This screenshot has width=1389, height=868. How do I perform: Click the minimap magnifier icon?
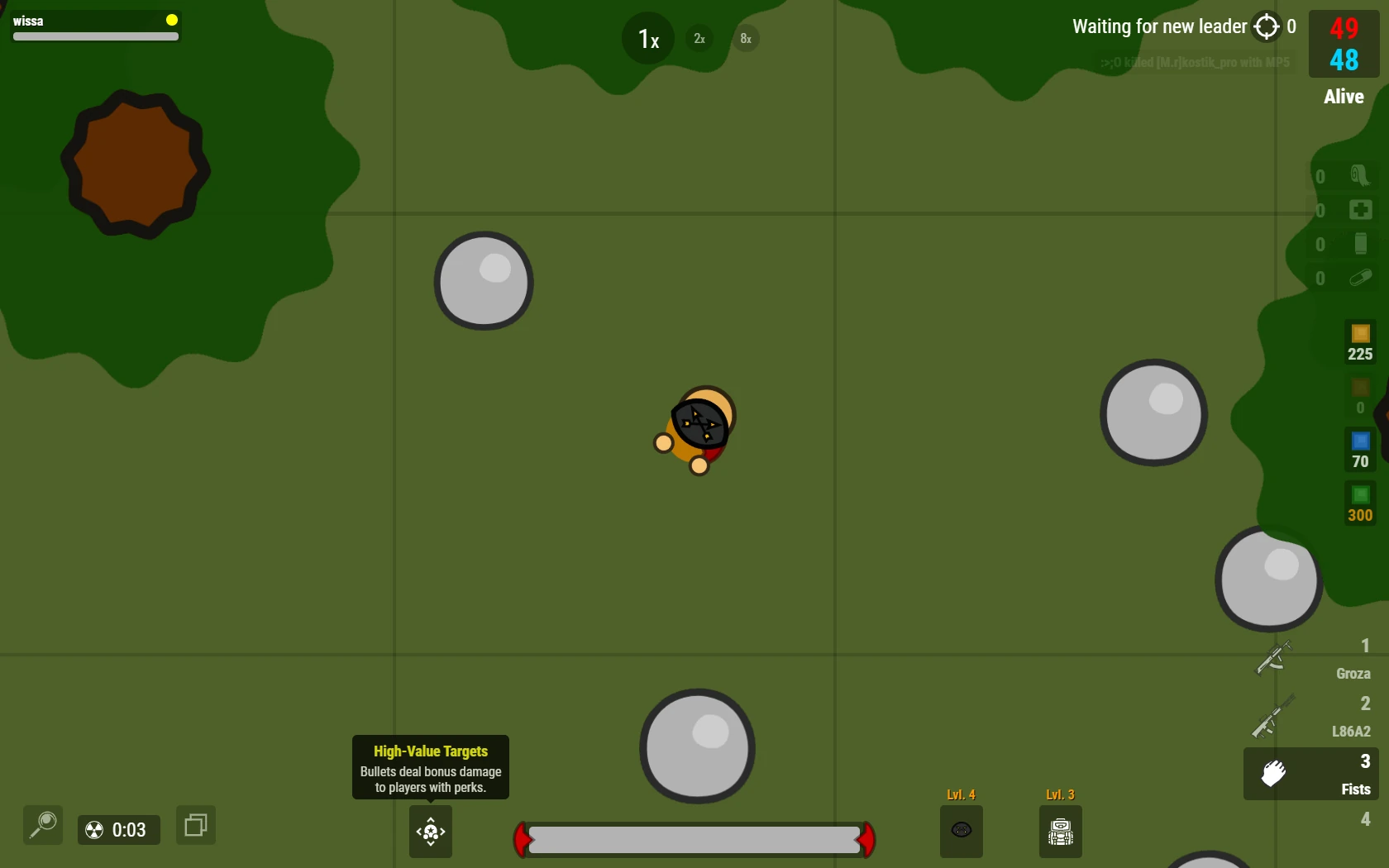42,825
